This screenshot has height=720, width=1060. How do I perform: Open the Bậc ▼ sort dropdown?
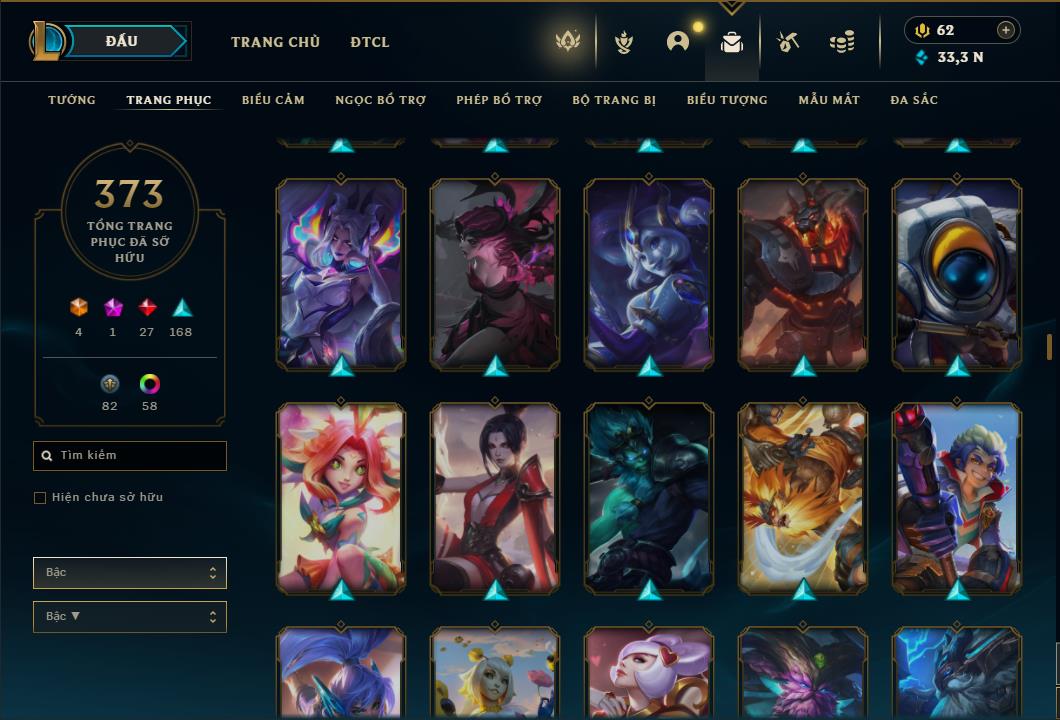click(130, 617)
